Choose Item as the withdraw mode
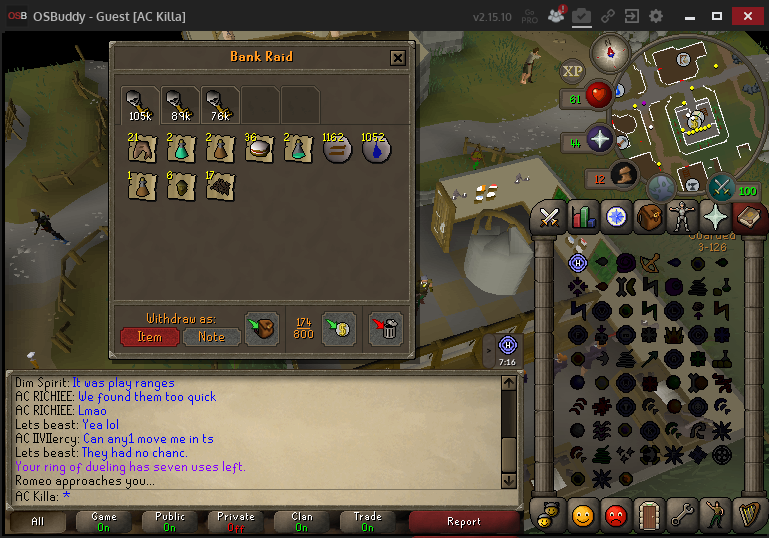 click(x=149, y=337)
